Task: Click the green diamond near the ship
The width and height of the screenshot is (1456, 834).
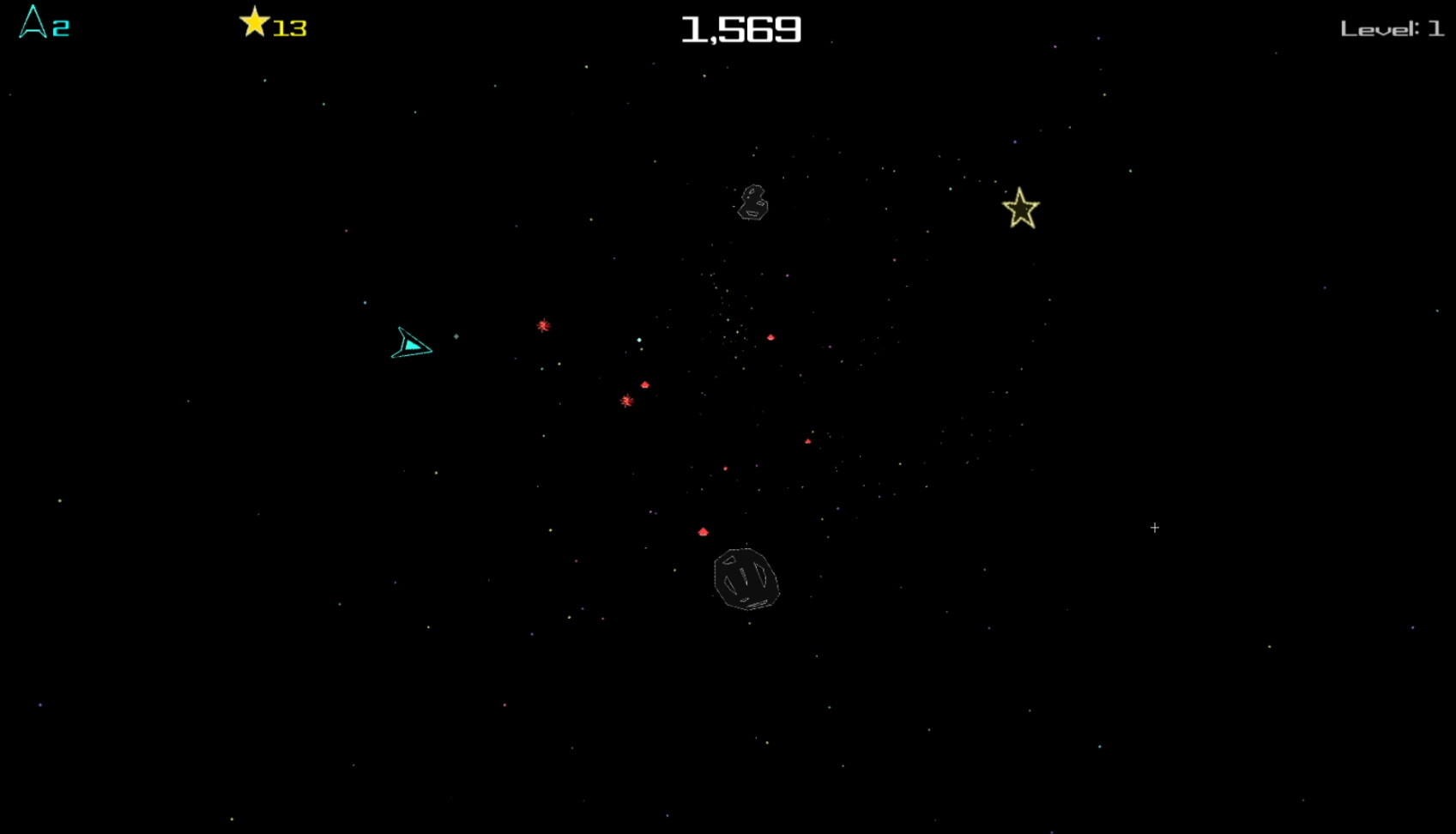Action: click(x=456, y=336)
